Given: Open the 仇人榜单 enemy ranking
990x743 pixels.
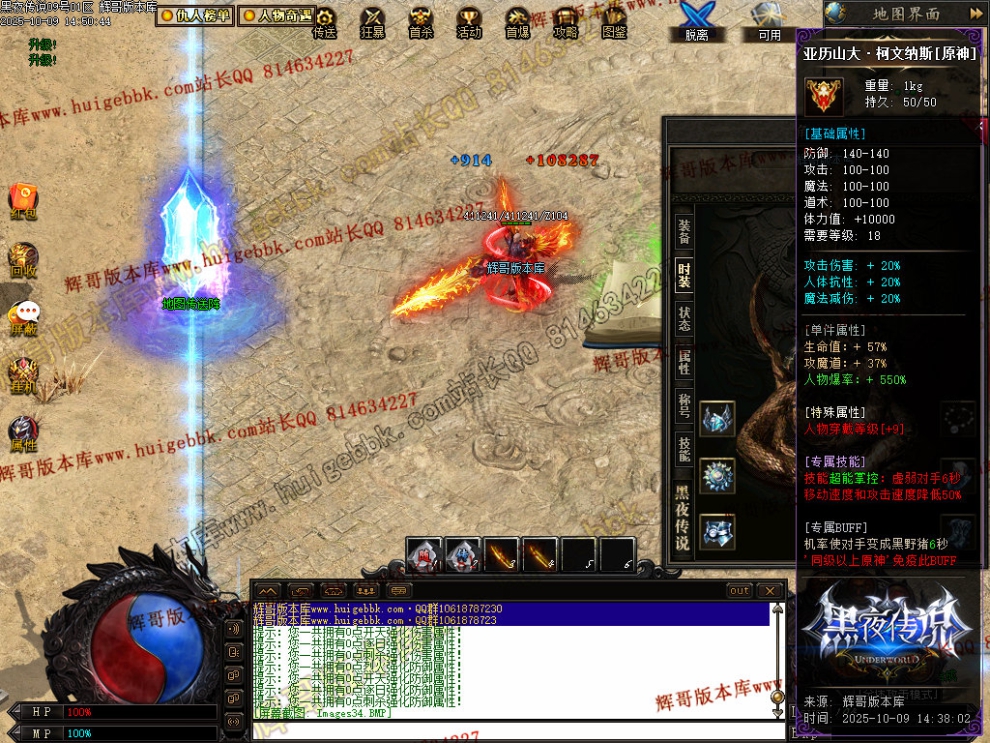Looking at the screenshot, I should click(x=195, y=16).
